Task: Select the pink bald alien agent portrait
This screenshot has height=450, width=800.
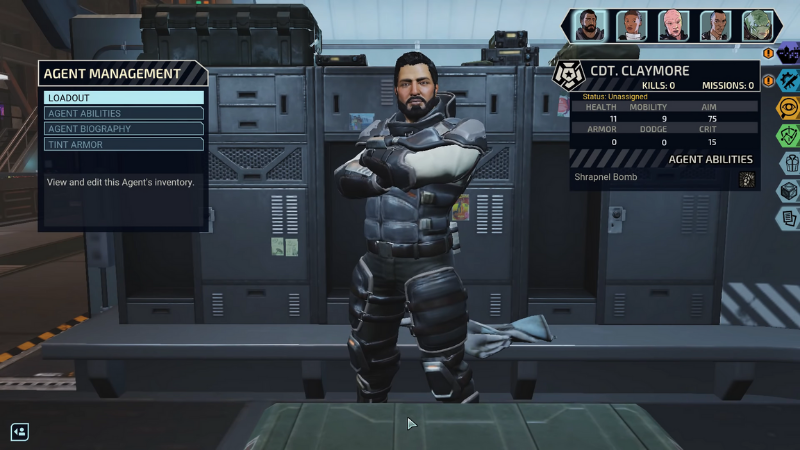Action: pos(673,25)
